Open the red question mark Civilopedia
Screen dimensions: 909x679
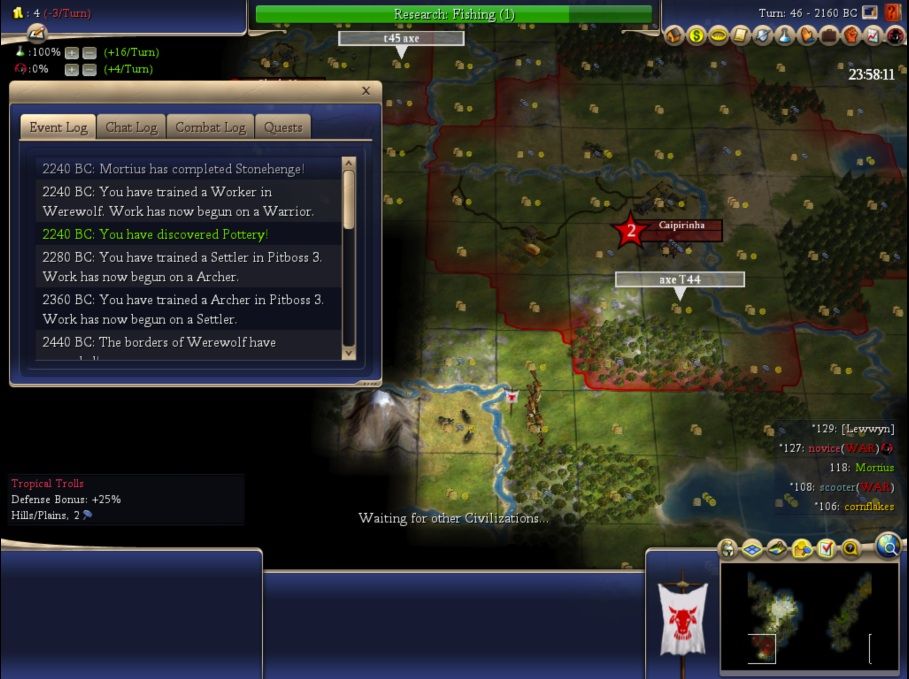pyautogui.click(x=893, y=12)
